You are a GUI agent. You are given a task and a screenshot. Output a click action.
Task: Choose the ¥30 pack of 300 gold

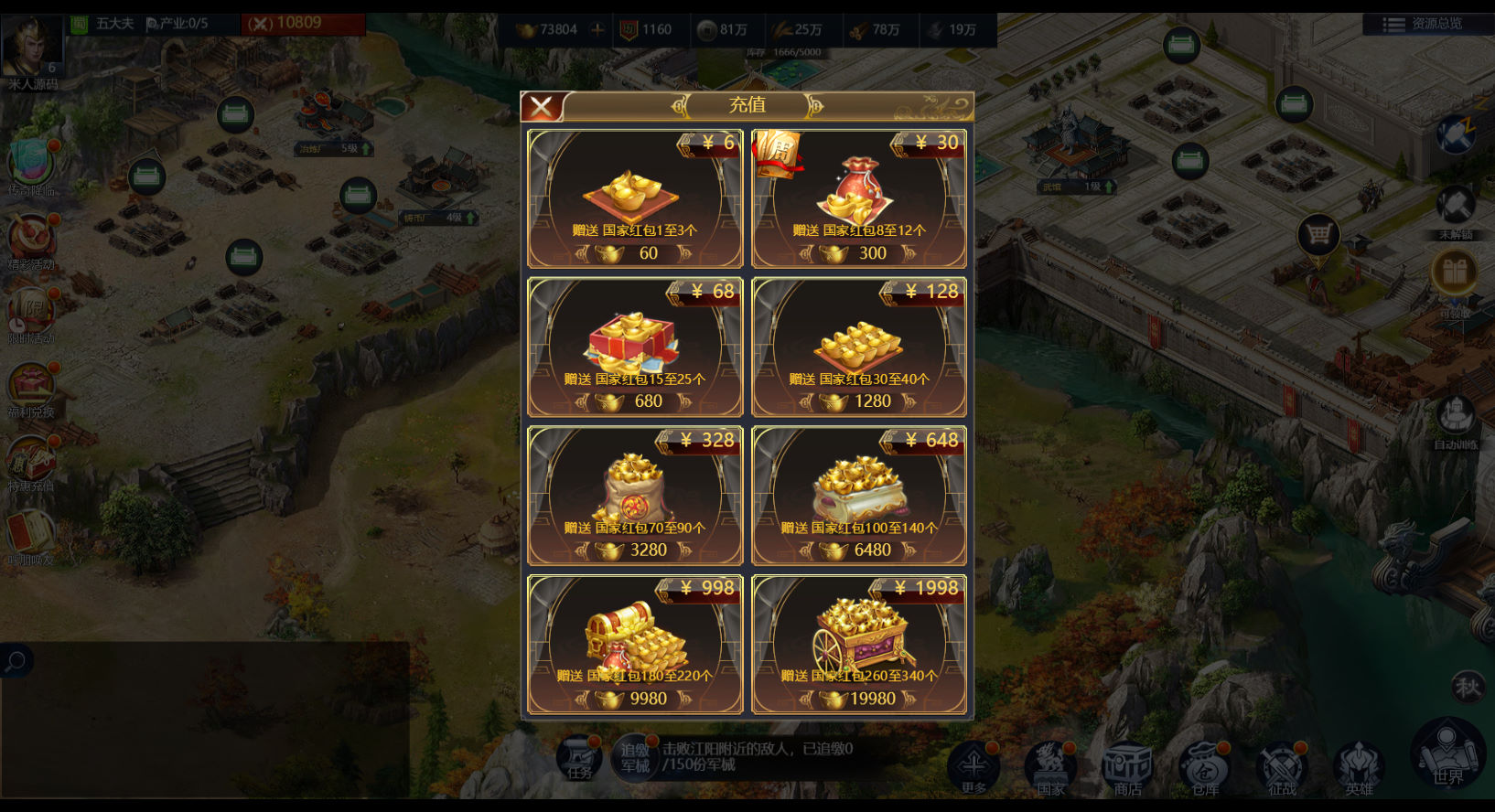[x=859, y=198]
